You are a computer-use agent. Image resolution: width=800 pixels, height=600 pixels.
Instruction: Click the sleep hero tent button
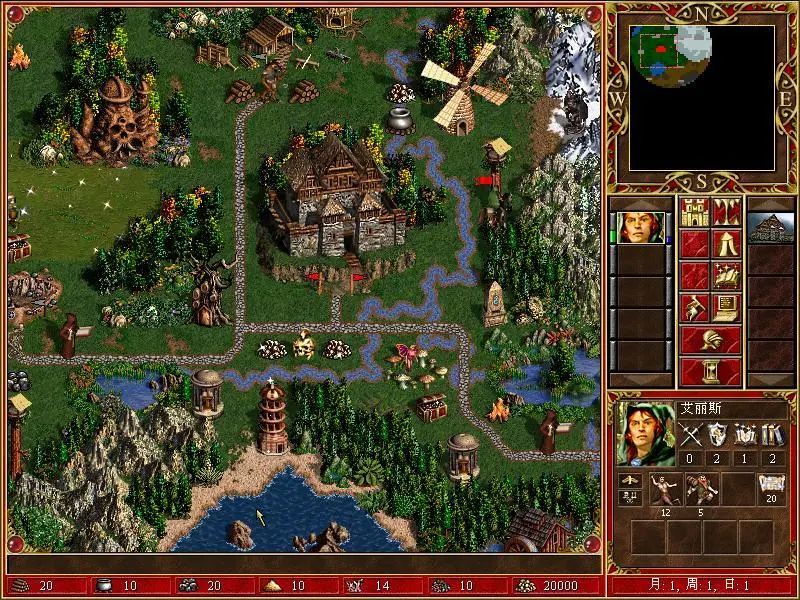click(727, 243)
